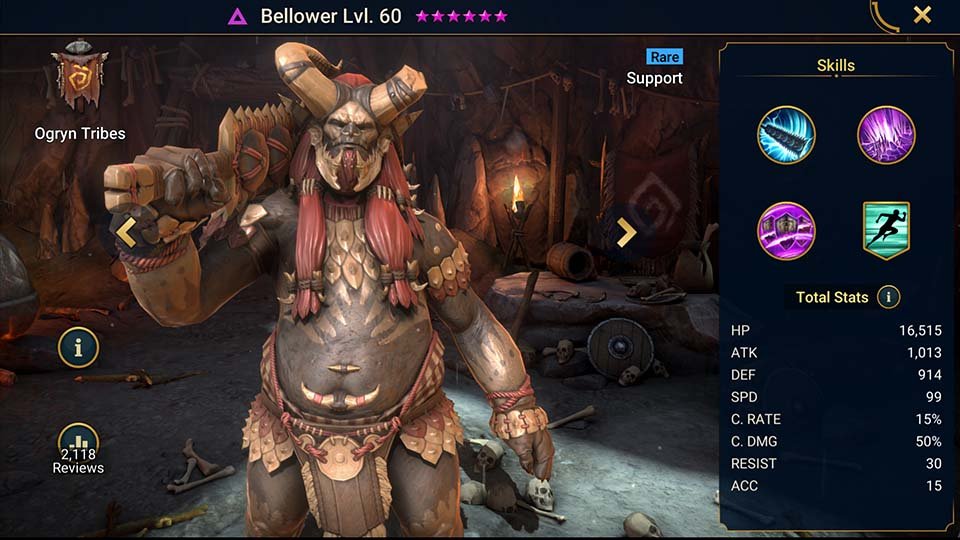Close the champion details screen
Screen dimensions: 960x540
tap(922, 15)
